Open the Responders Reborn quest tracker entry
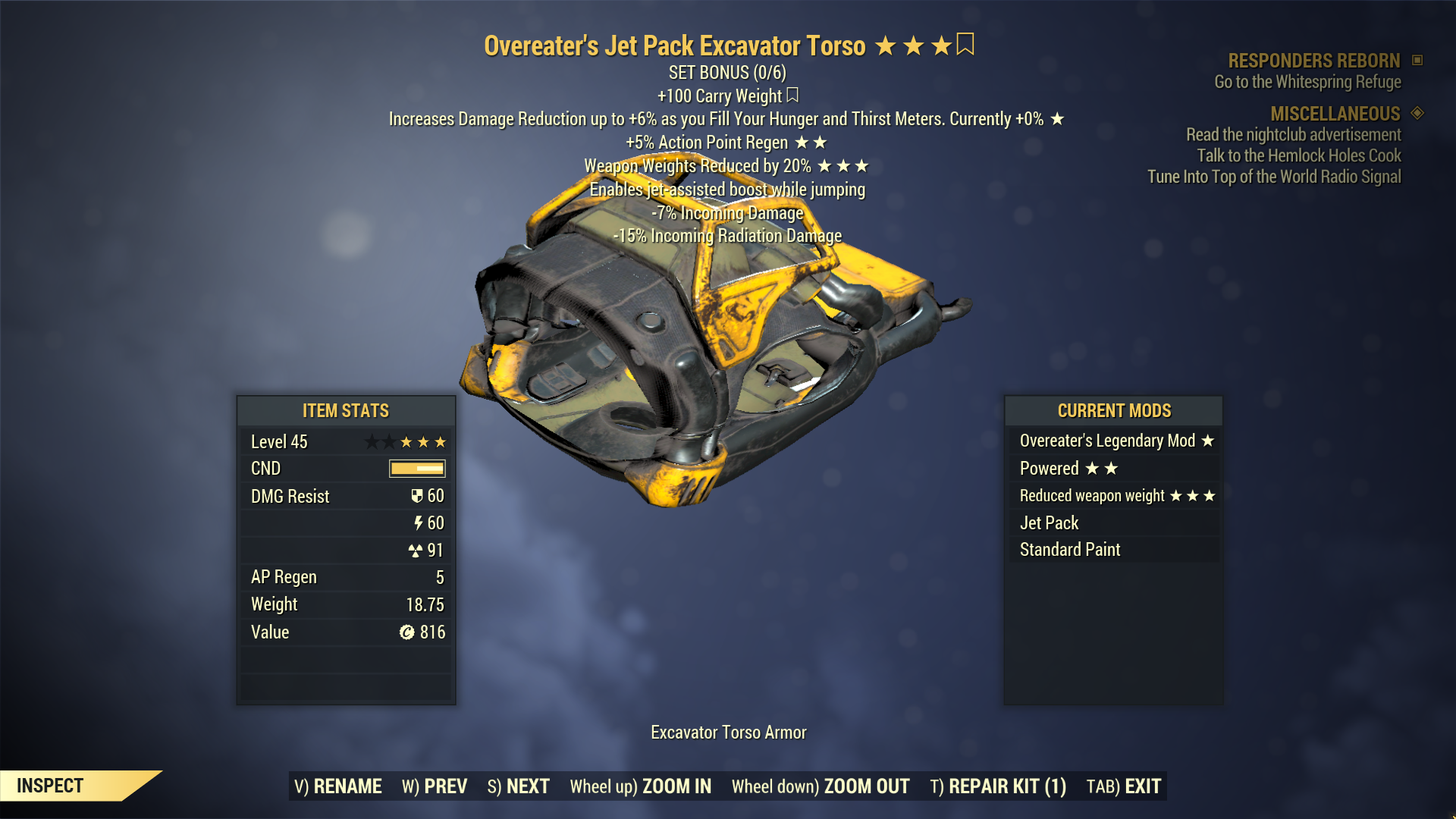1456x819 pixels. pyautogui.click(x=1313, y=61)
